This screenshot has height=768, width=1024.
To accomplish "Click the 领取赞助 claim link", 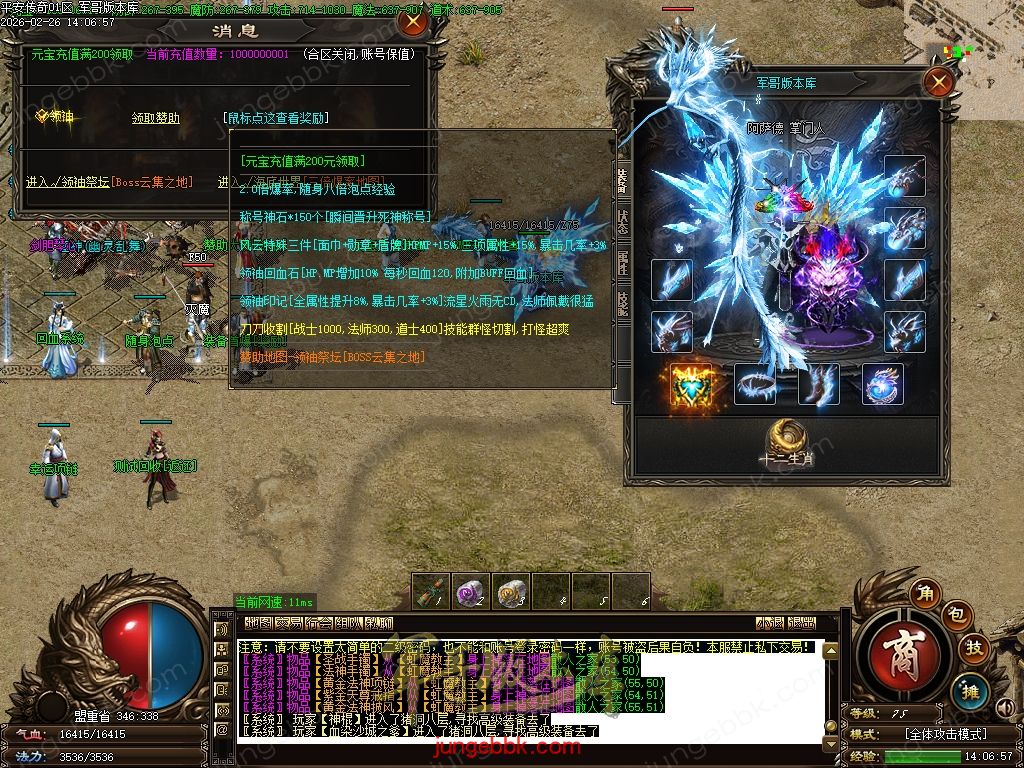I will click(156, 118).
